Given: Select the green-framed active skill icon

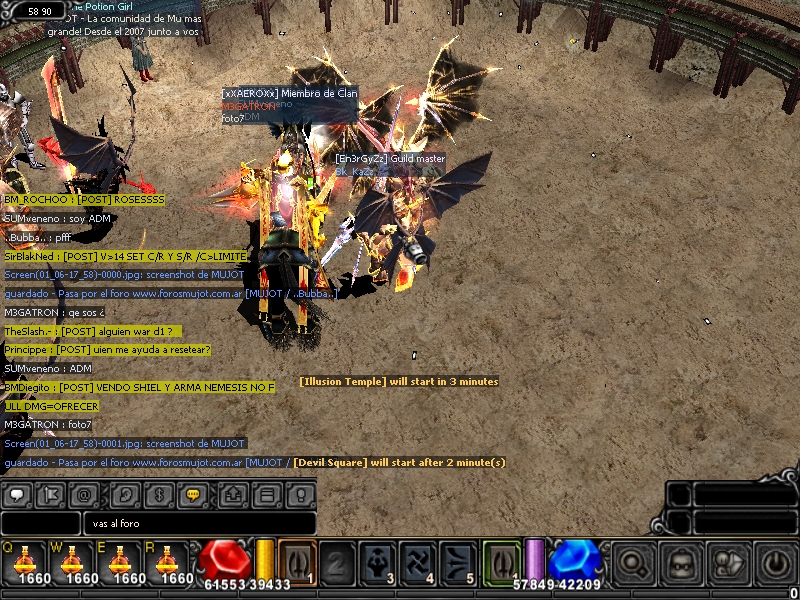Looking at the screenshot, I should click(502, 562).
